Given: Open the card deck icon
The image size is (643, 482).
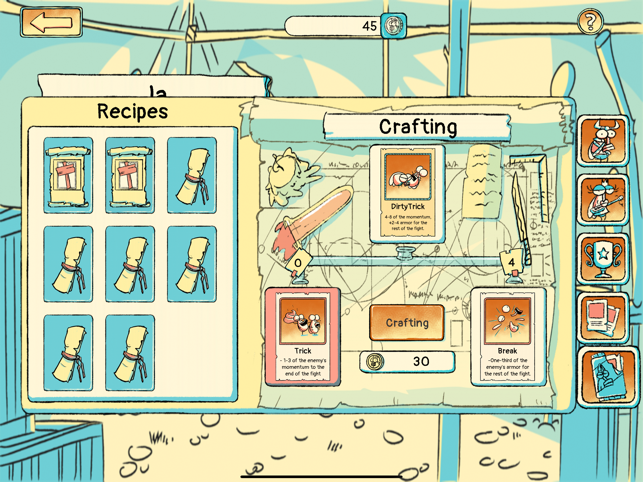Looking at the screenshot, I should (605, 377).
